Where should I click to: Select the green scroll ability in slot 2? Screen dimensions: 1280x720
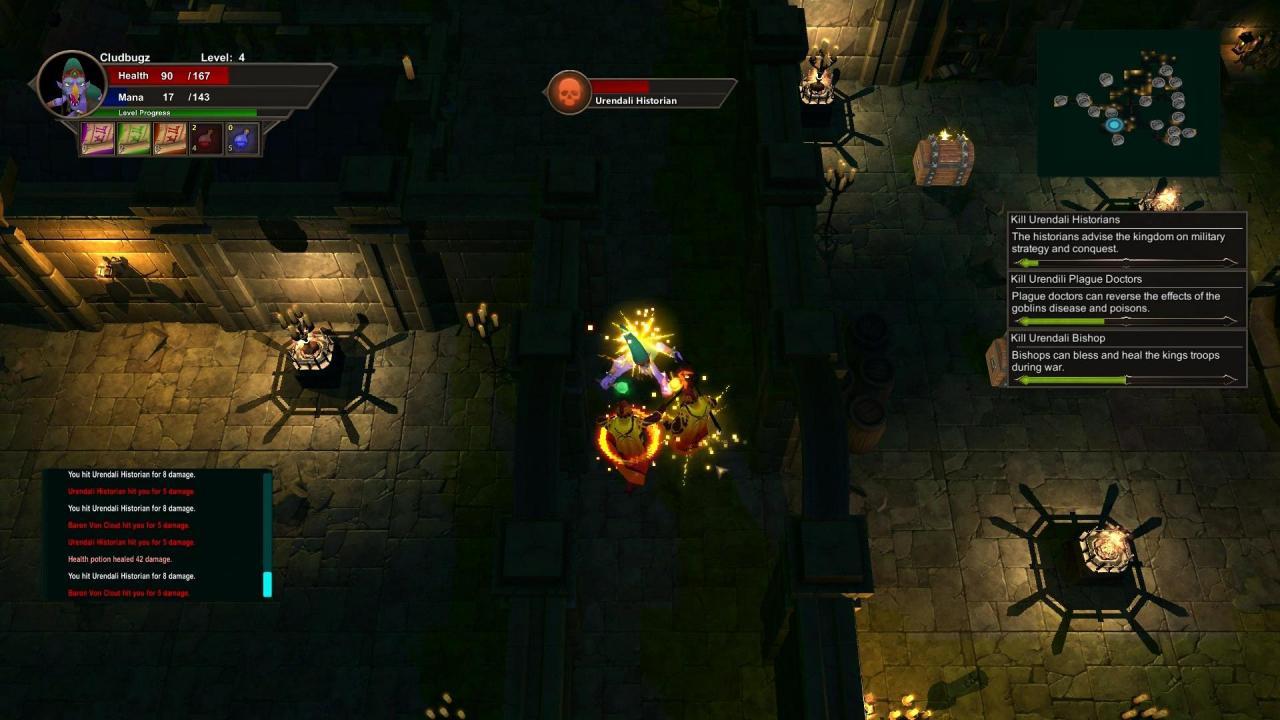pos(133,139)
